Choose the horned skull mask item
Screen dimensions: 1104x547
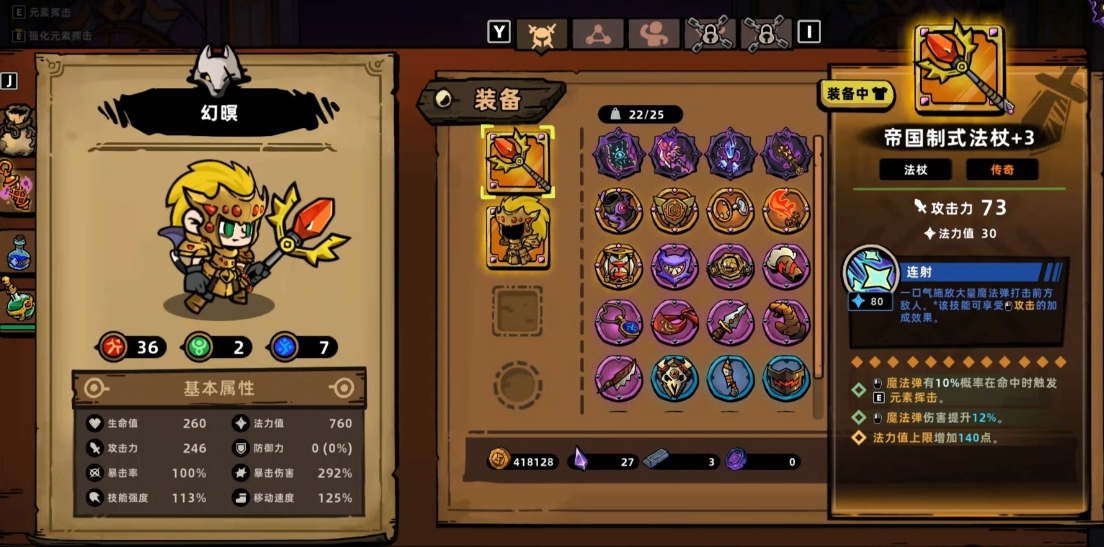675,379
